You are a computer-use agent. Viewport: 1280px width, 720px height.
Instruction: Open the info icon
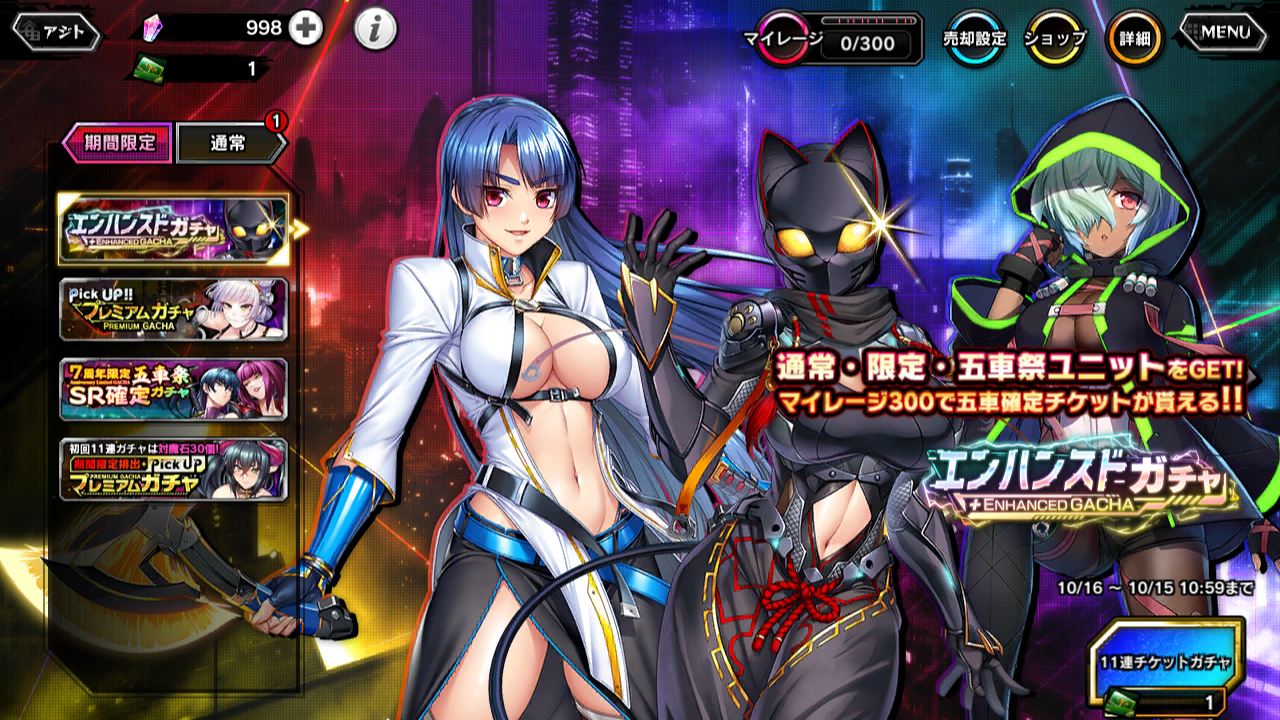coord(375,31)
